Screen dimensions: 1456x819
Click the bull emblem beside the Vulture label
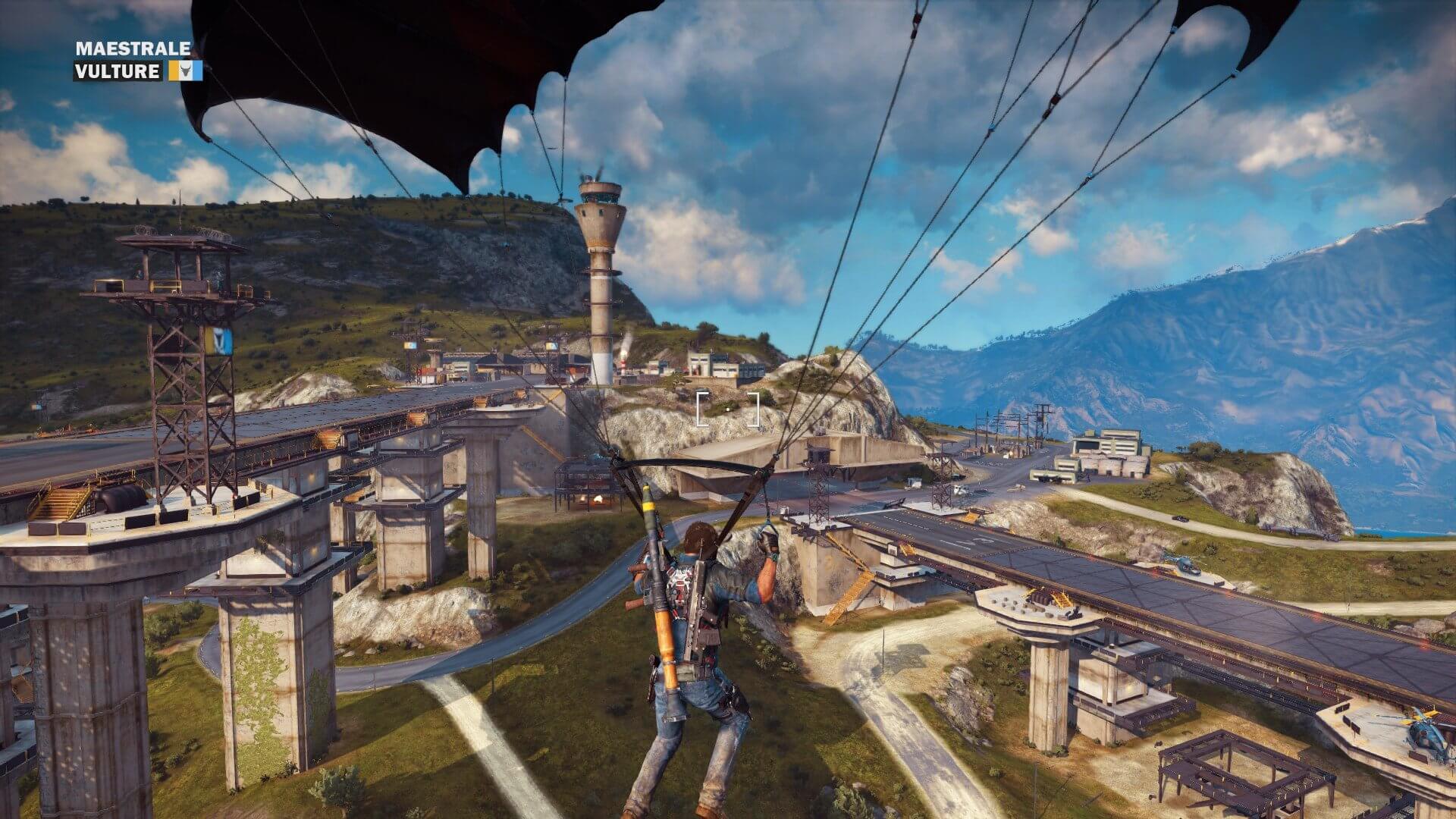coord(184,71)
